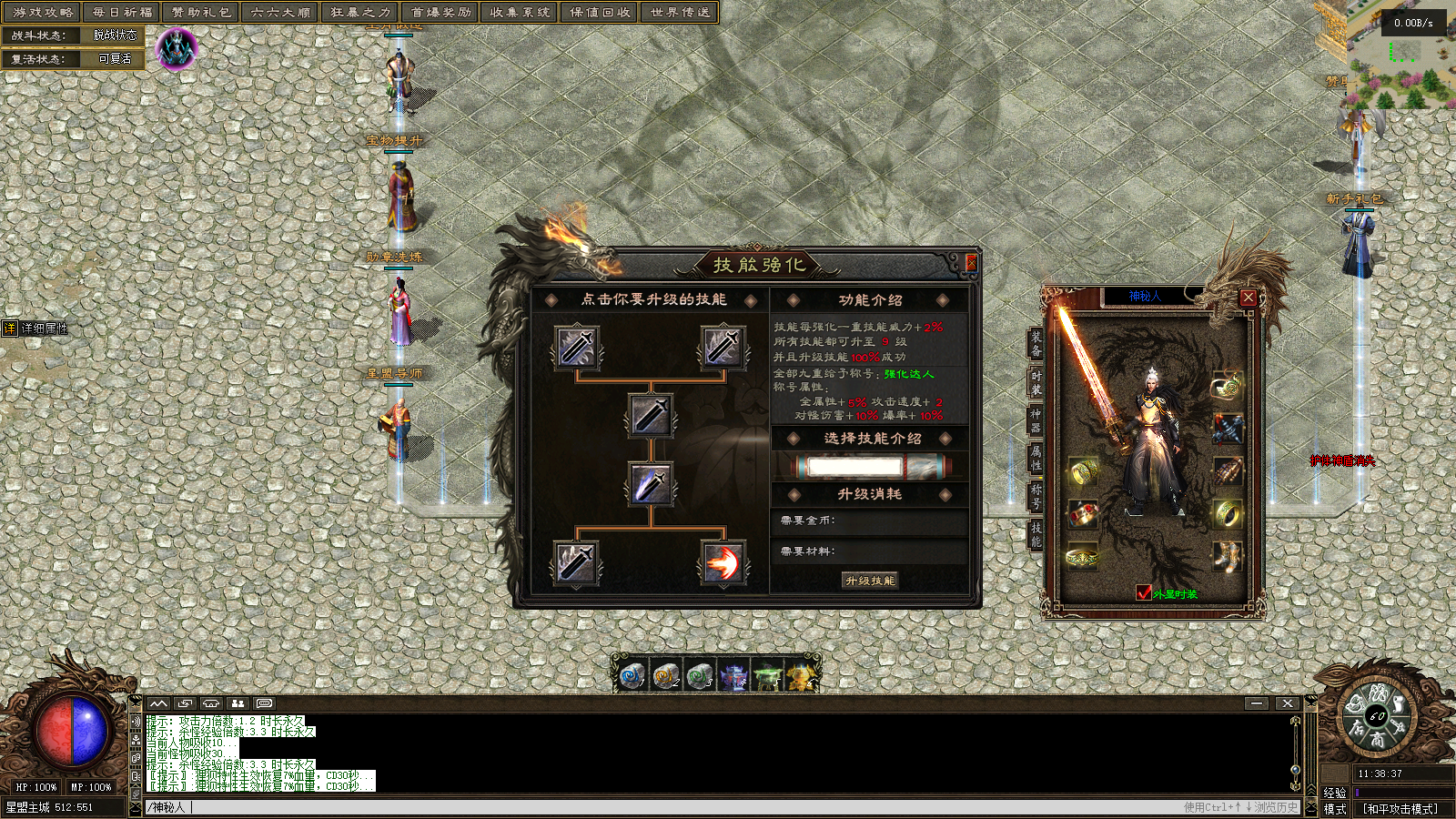This screenshot has height=819, width=1456.
Task: Switch to the 时装 tab
Action: (1036, 382)
